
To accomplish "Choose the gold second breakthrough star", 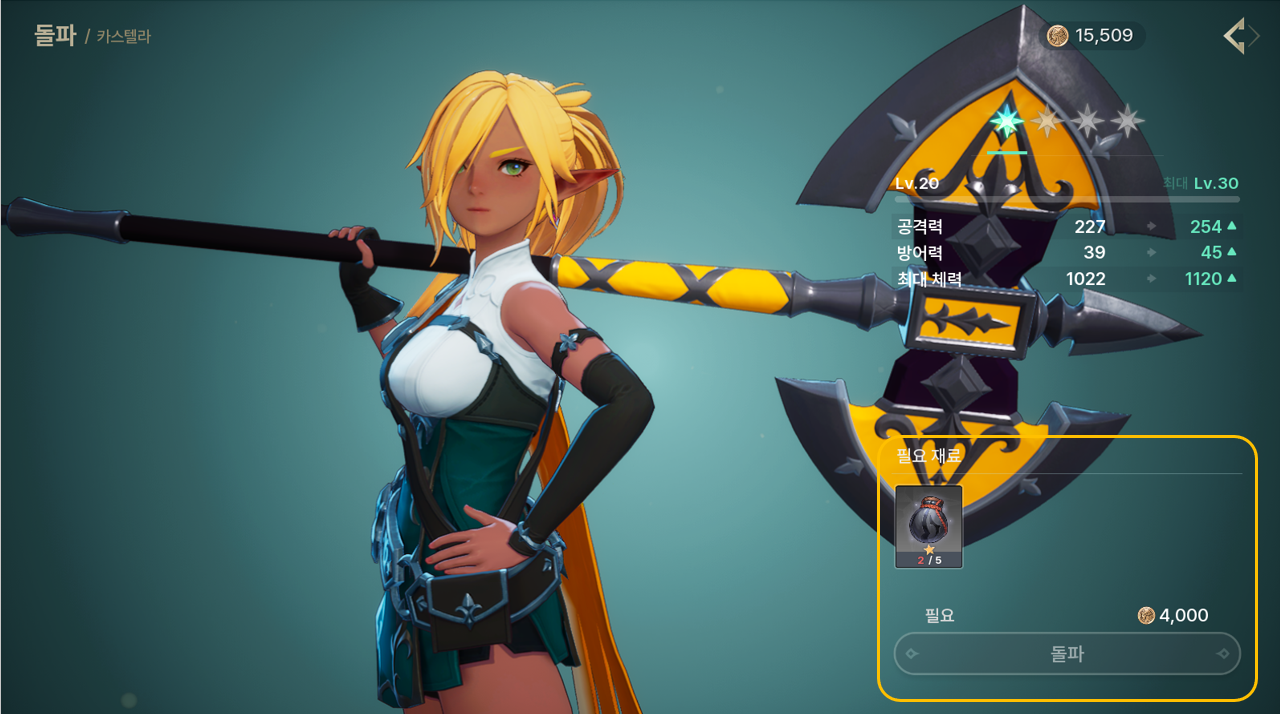I will [1047, 122].
